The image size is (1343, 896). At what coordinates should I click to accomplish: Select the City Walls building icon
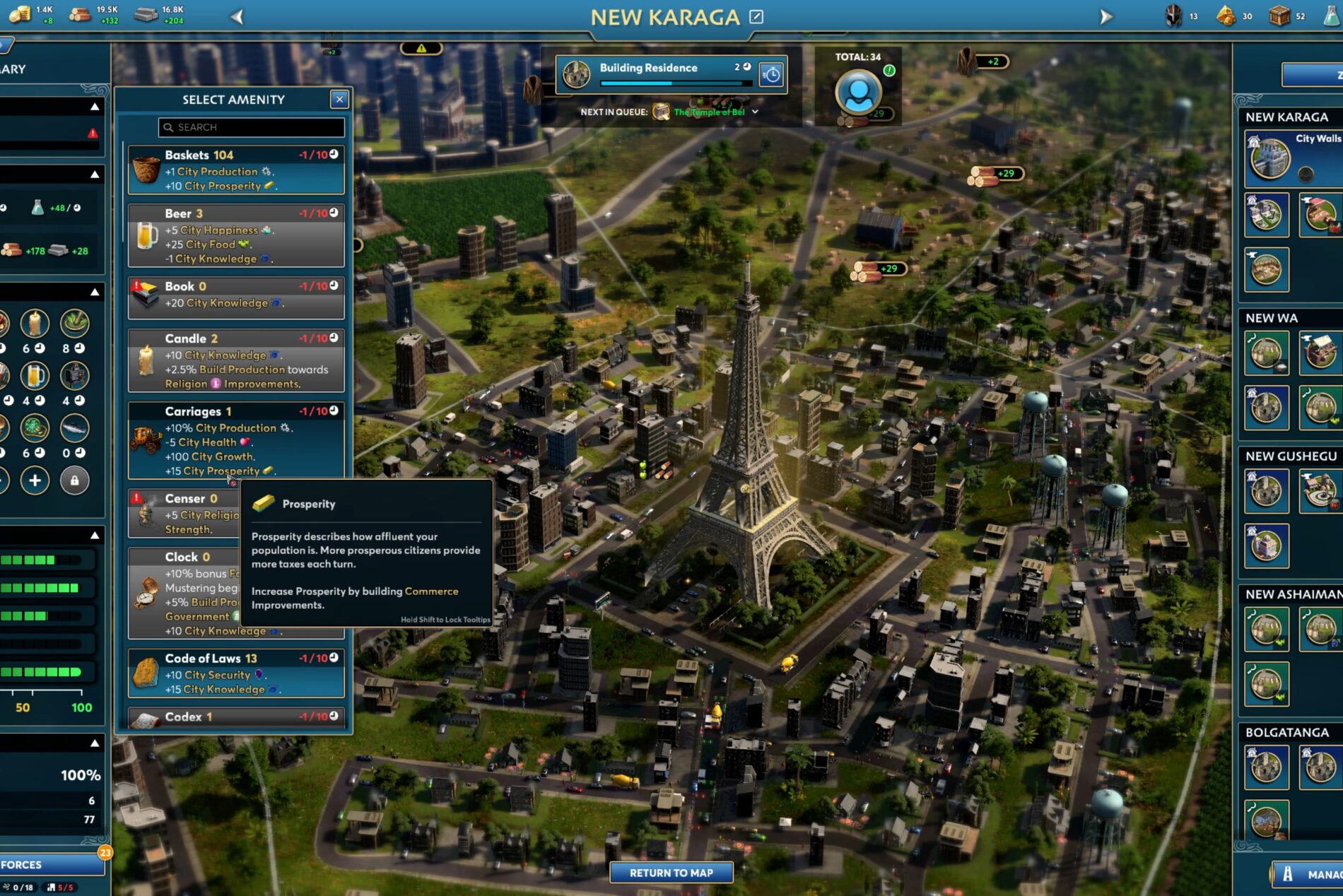1269,158
